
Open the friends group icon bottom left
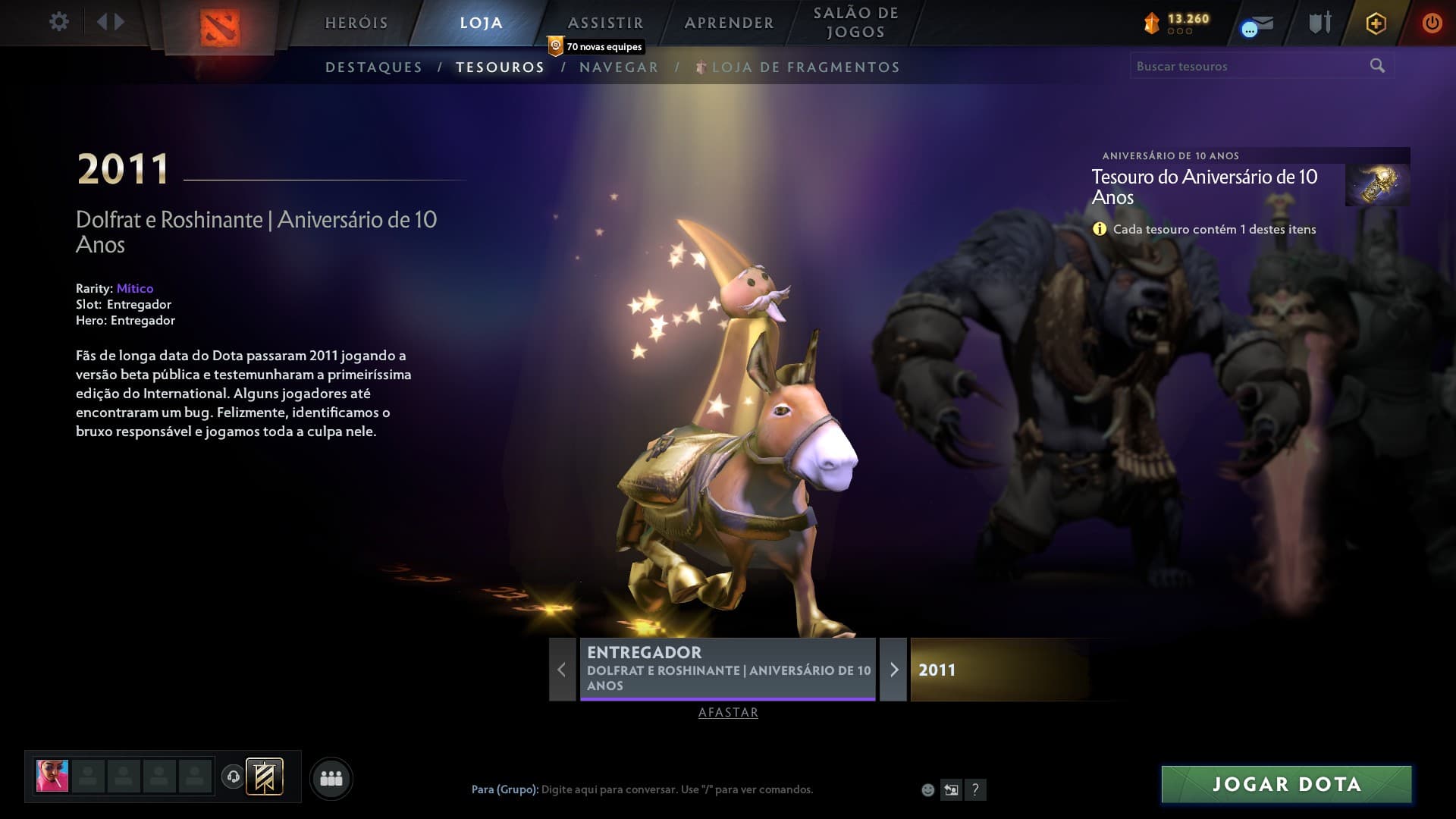[x=331, y=777]
